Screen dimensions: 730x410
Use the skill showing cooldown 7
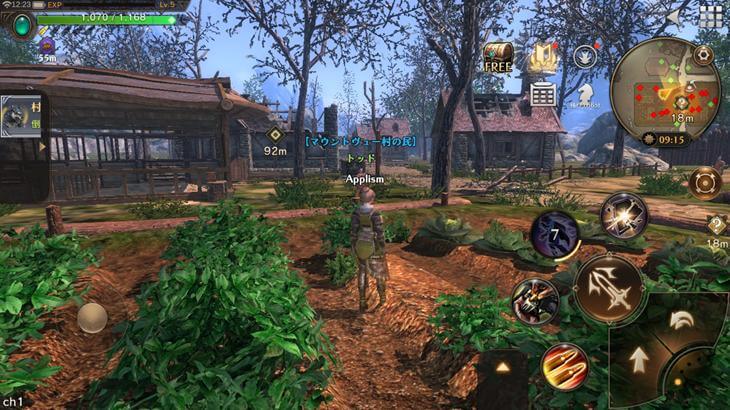555,236
